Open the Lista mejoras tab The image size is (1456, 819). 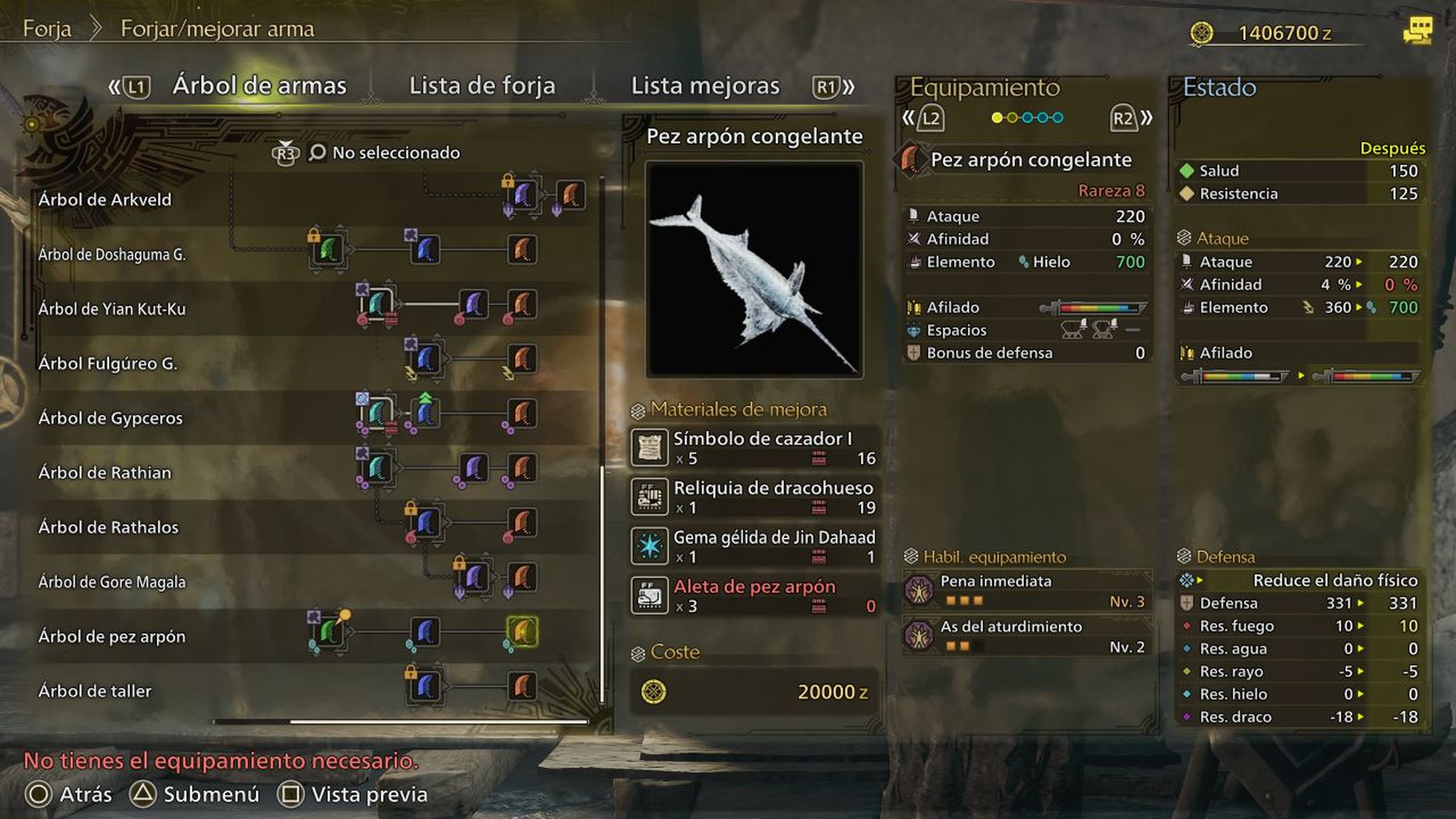[x=705, y=86]
